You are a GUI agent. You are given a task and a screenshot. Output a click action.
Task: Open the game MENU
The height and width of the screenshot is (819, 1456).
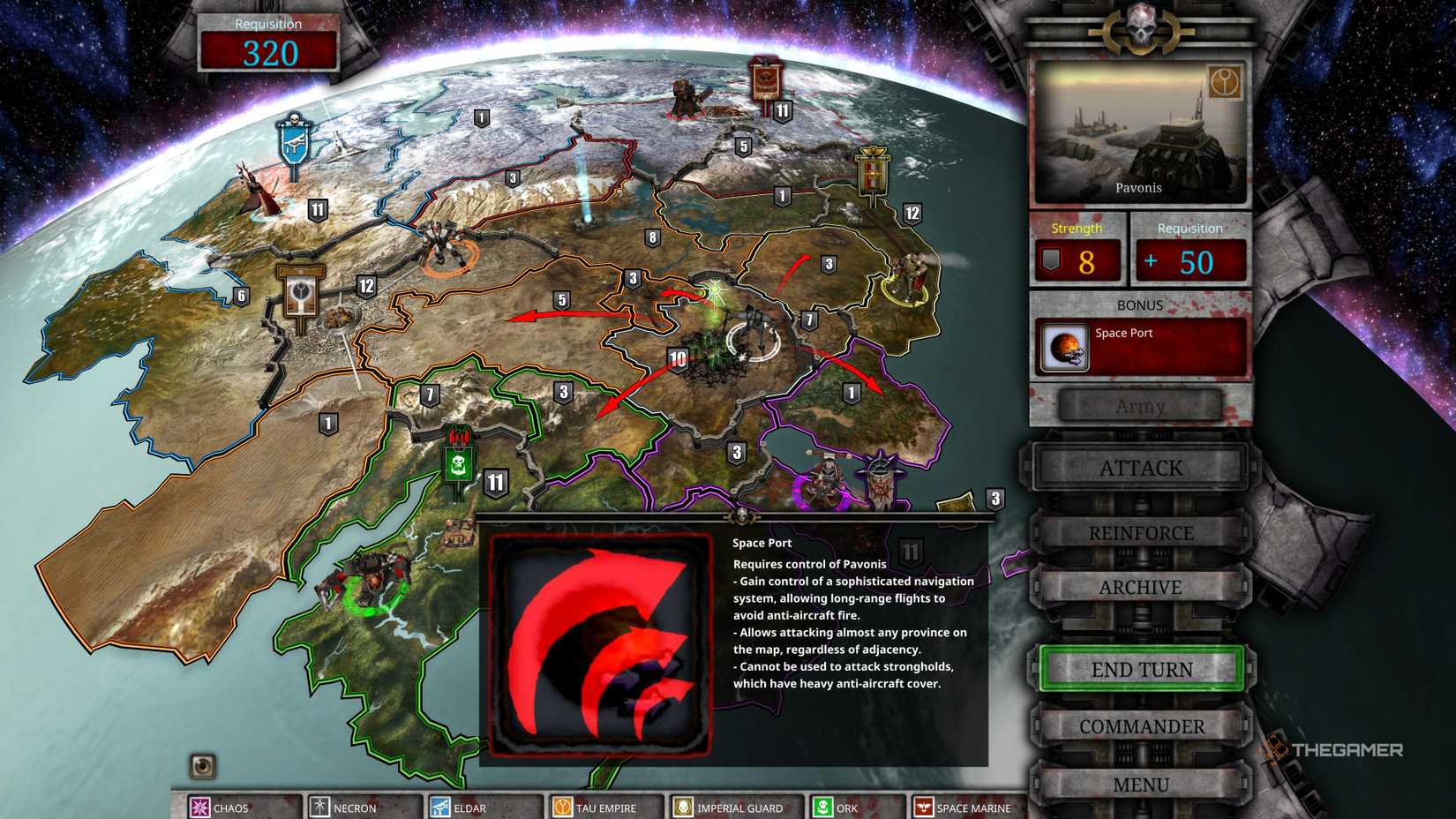click(1139, 784)
